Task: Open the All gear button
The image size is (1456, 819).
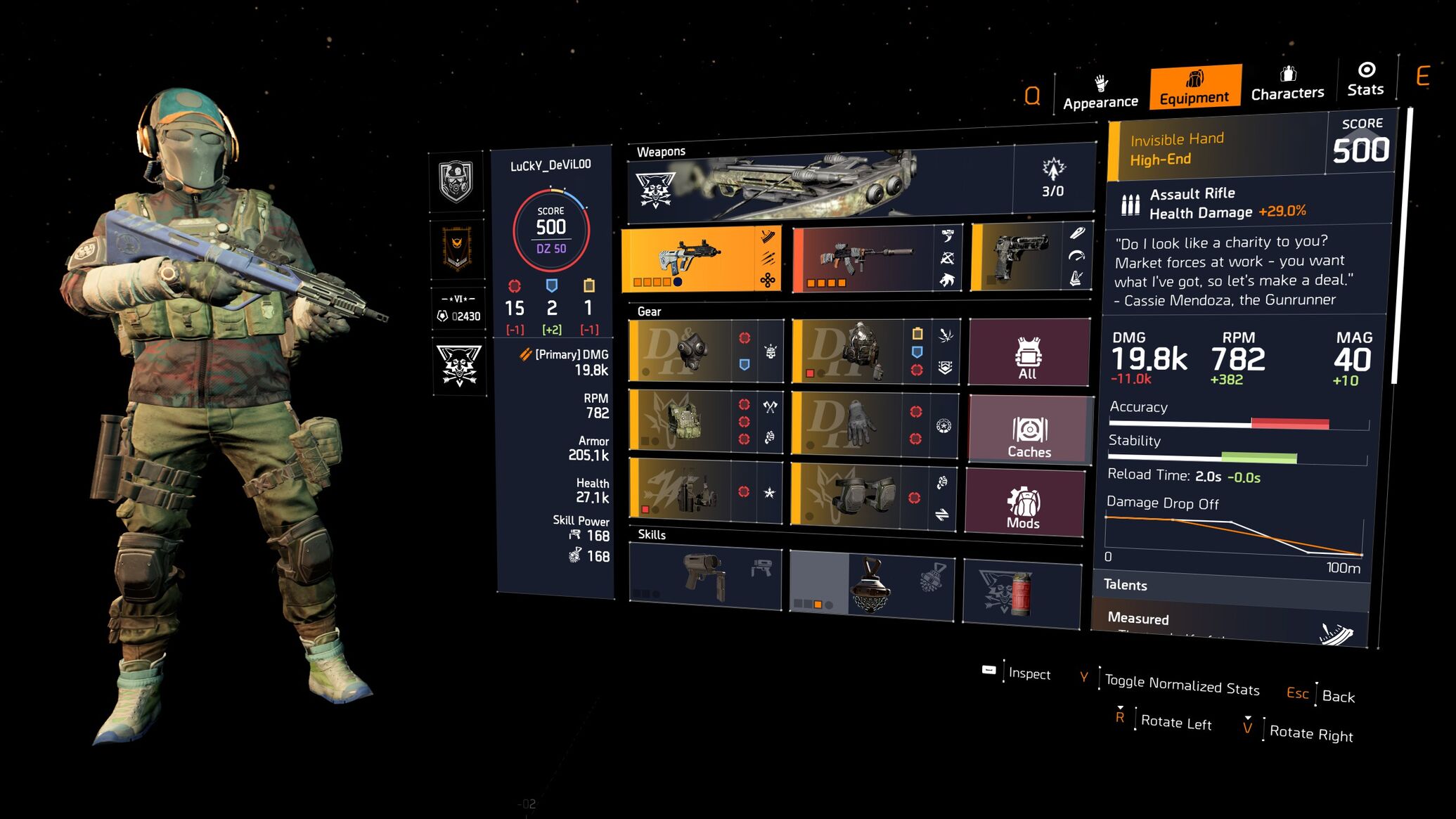Action: pos(1029,353)
